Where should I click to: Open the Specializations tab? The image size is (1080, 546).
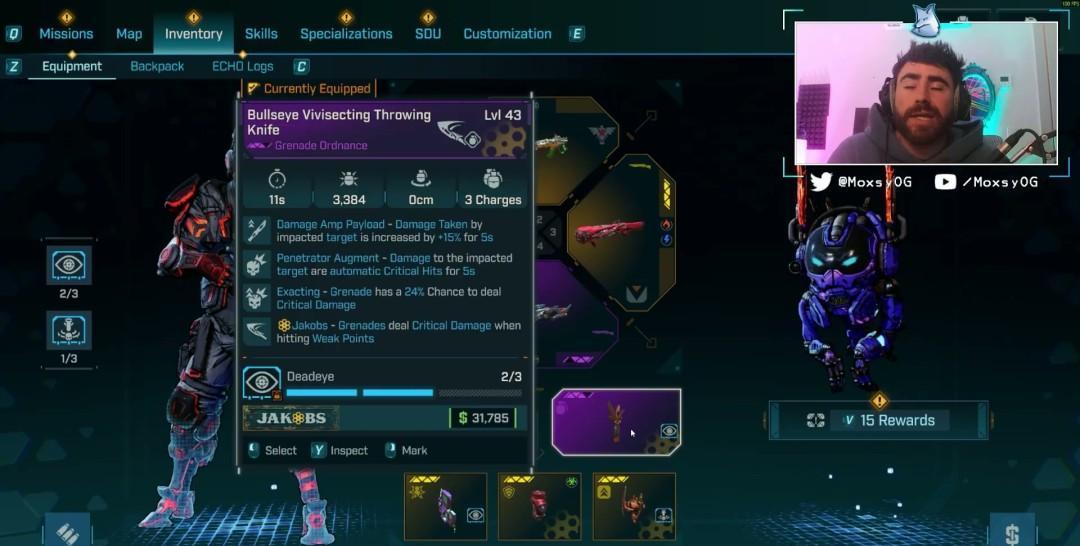346,34
